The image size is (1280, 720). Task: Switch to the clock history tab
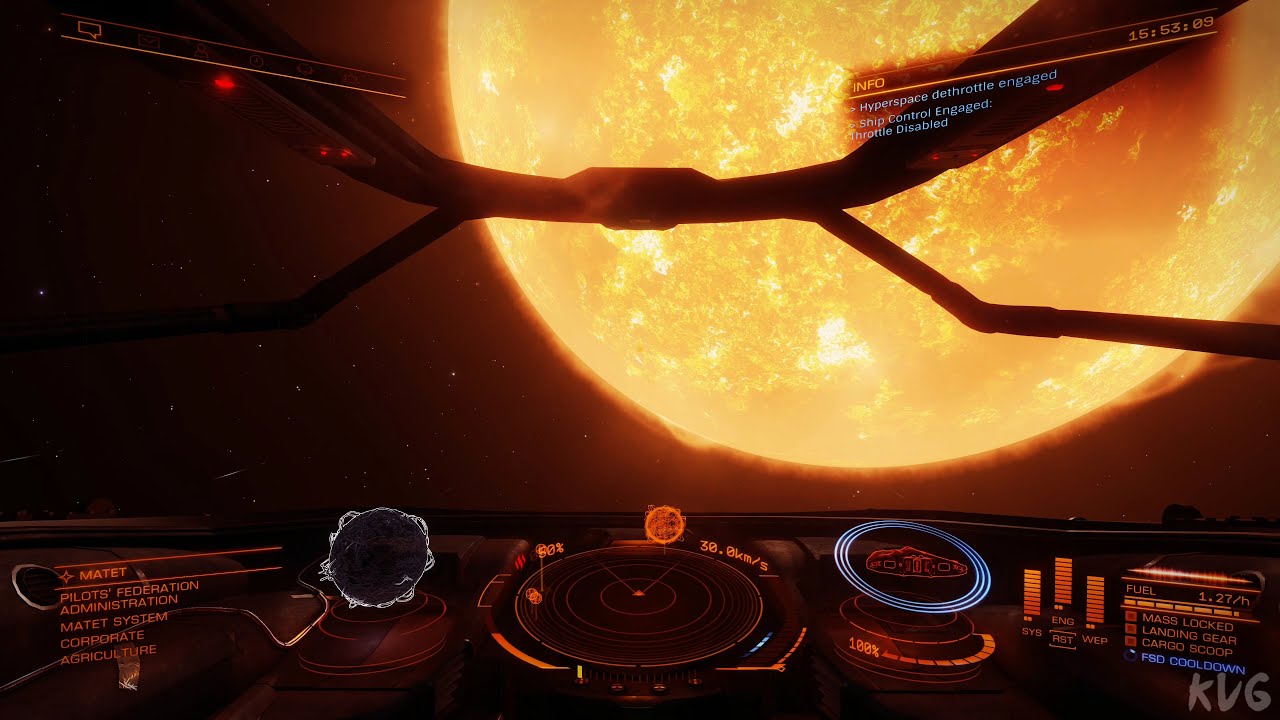(x=256, y=61)
